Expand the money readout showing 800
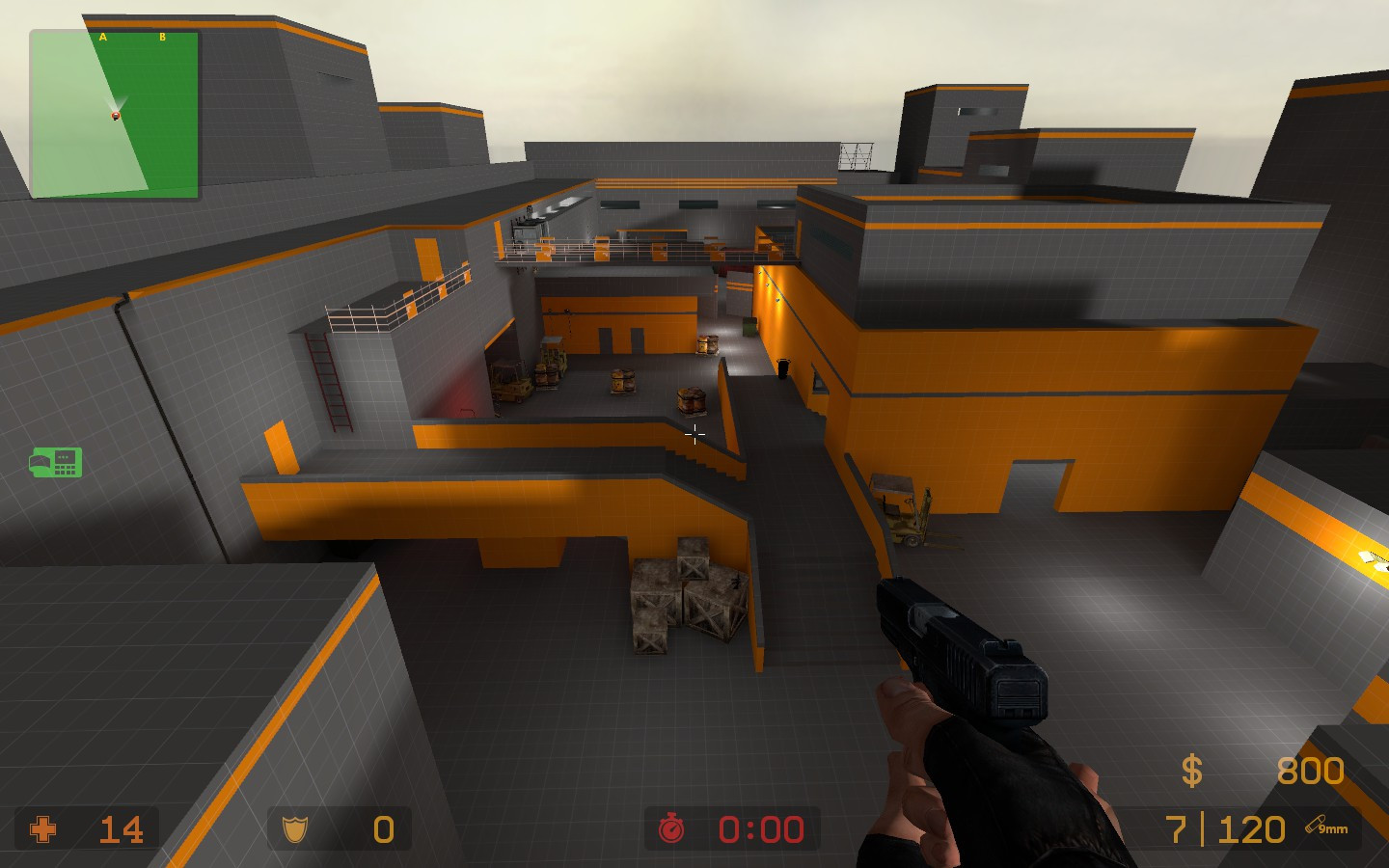Viewport: 1389px width, 868px height. point(1308,771)
